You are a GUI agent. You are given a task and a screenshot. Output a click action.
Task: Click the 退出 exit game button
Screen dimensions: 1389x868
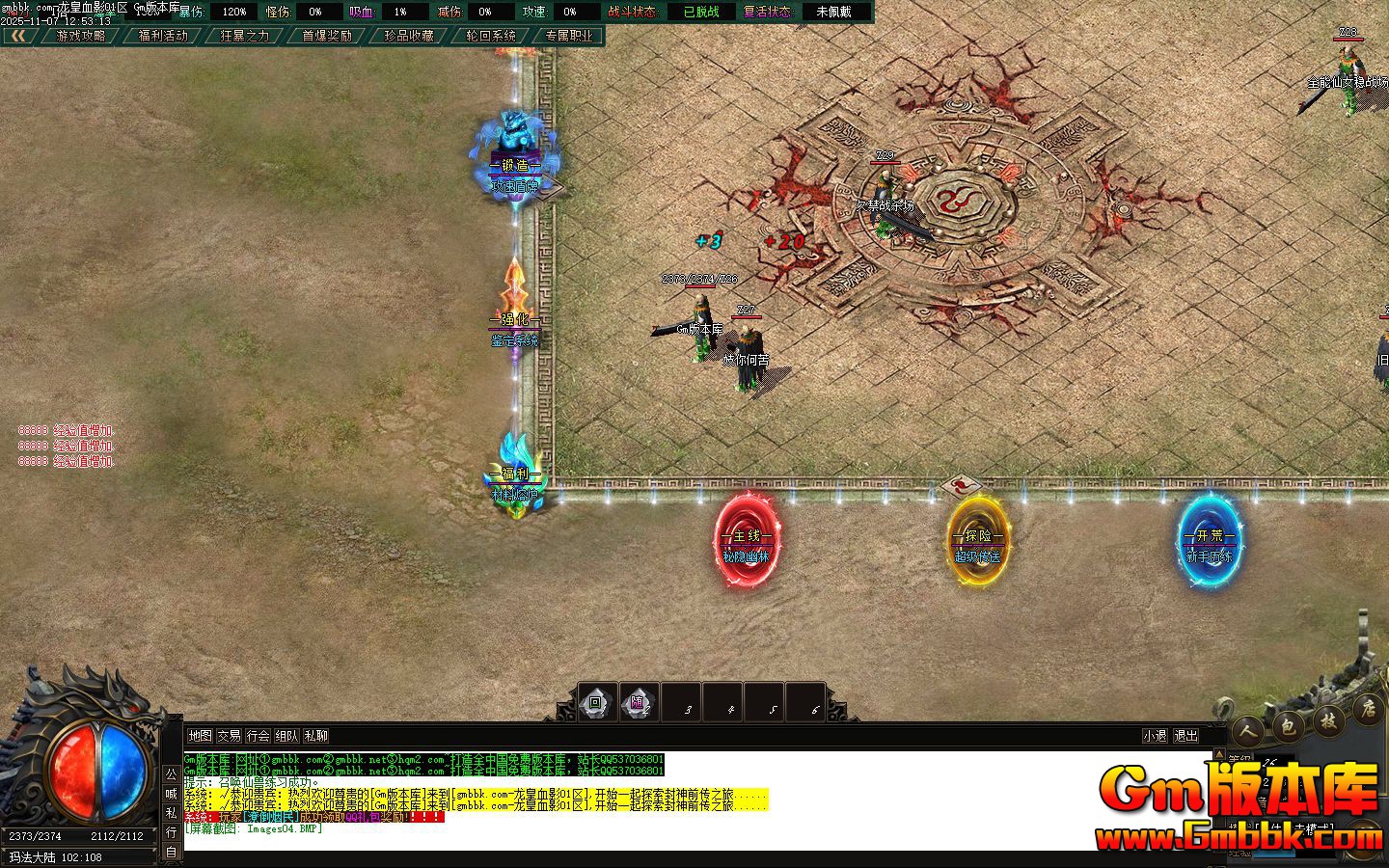[1185, 736]
